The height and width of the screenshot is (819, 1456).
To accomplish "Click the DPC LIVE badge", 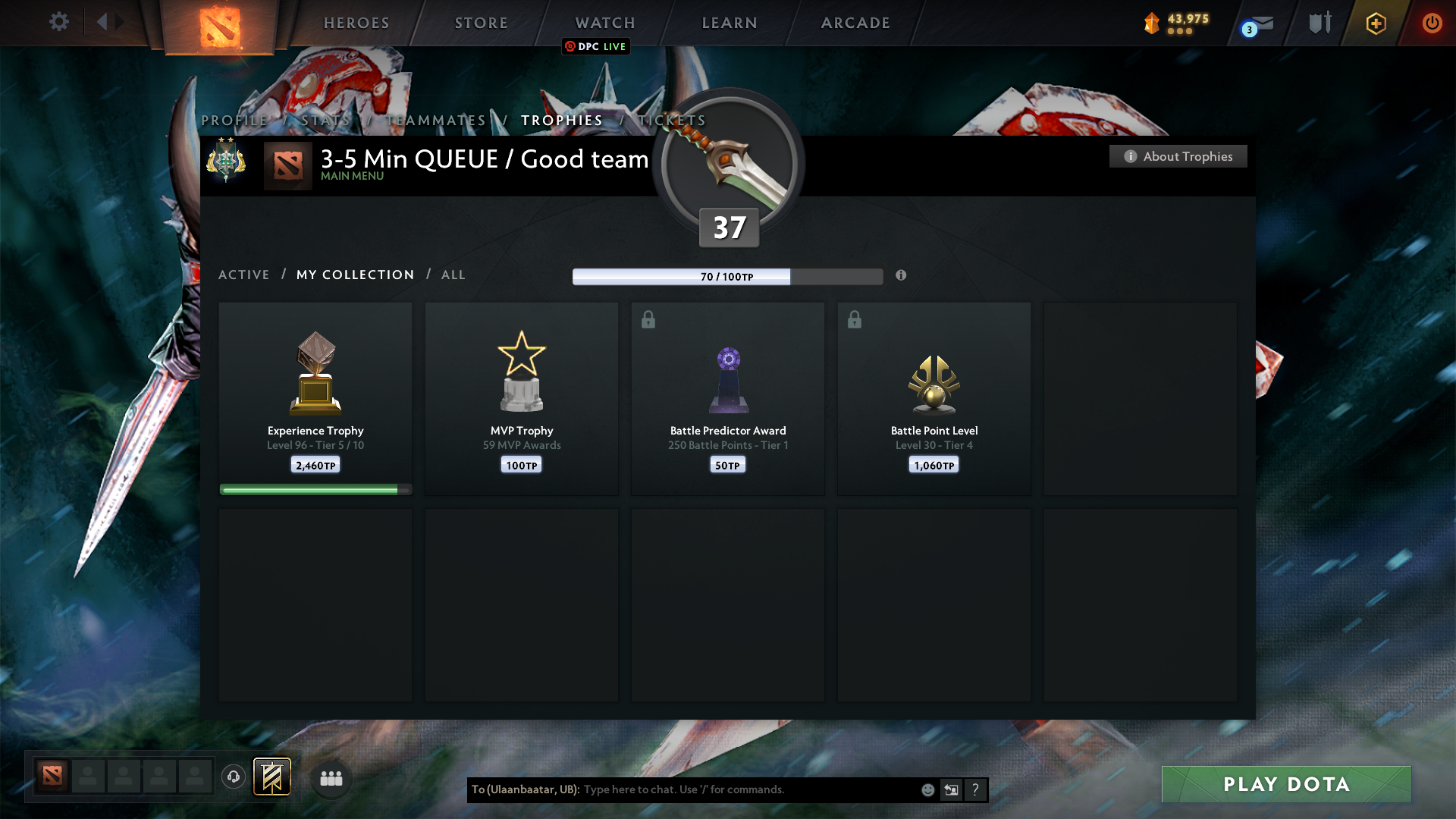I will pyautogui.click(x=596, y=46).
